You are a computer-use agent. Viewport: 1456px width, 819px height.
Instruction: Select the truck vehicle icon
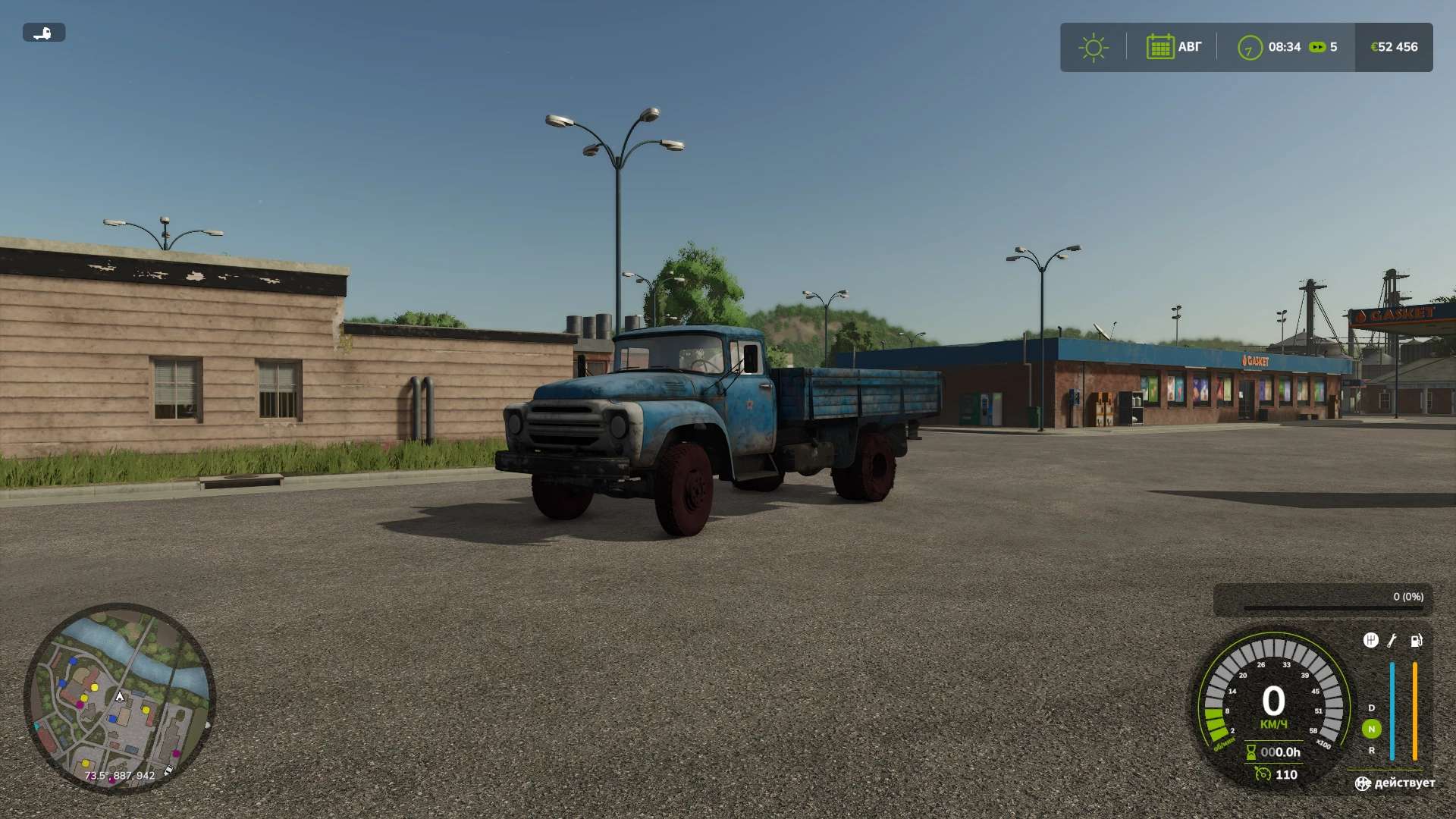43,33
